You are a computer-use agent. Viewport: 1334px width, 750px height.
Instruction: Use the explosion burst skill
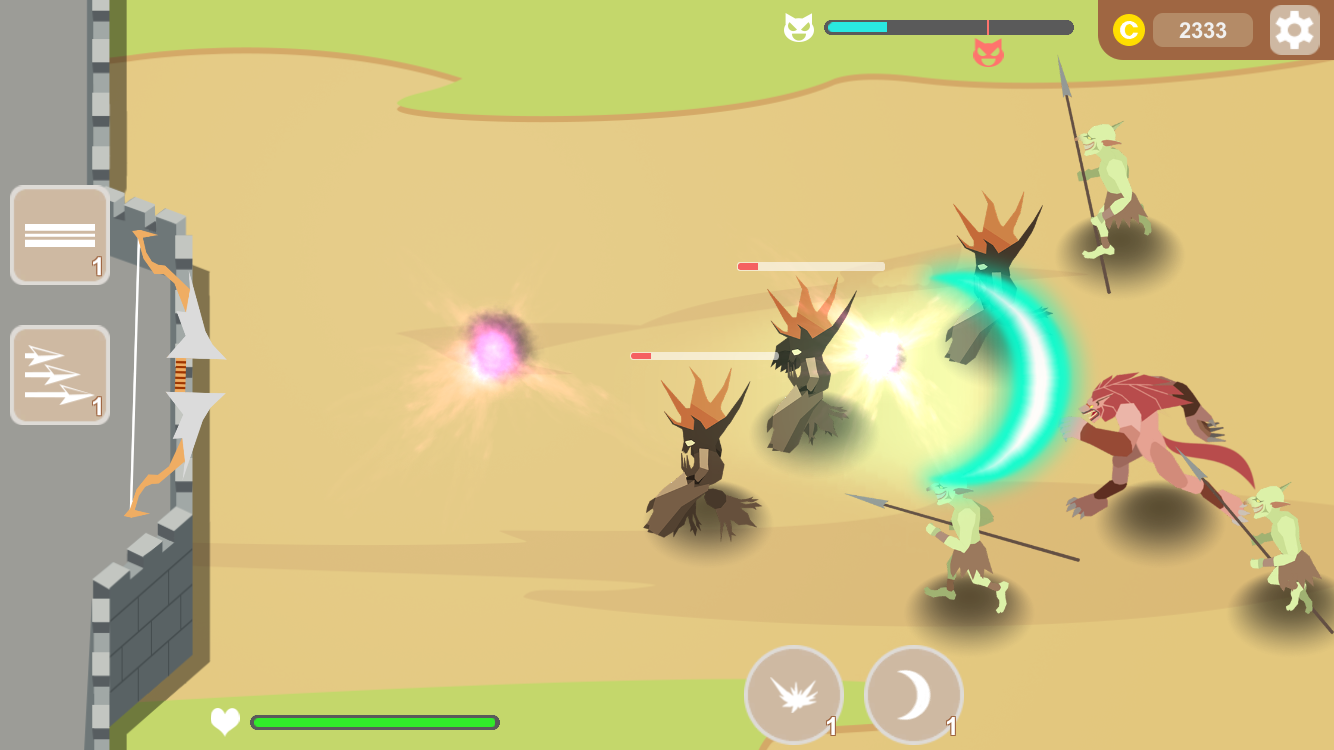pos(794,694)
